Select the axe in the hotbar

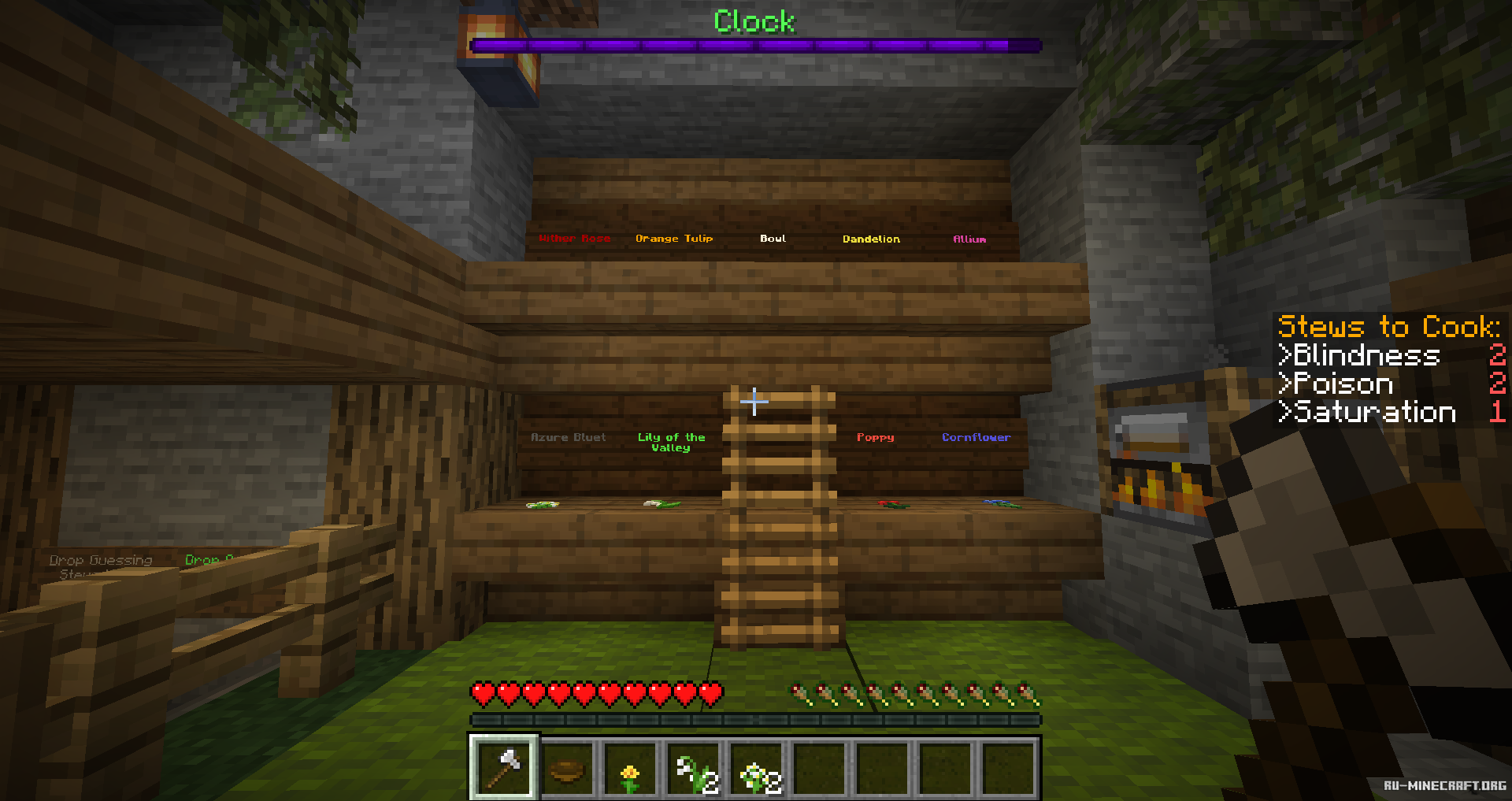pos(505,769)
